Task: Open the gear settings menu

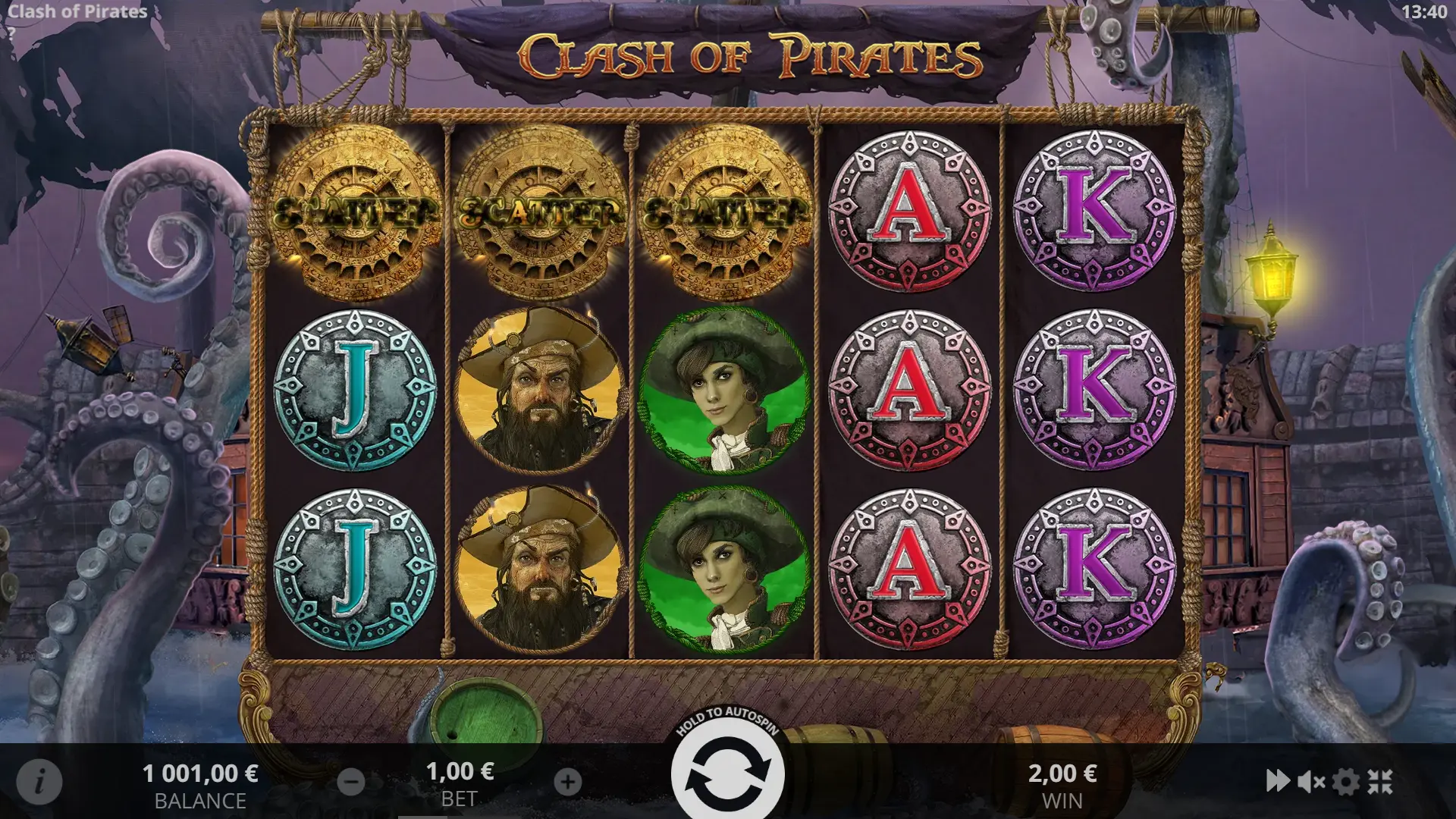Action: pos(1346,781)
